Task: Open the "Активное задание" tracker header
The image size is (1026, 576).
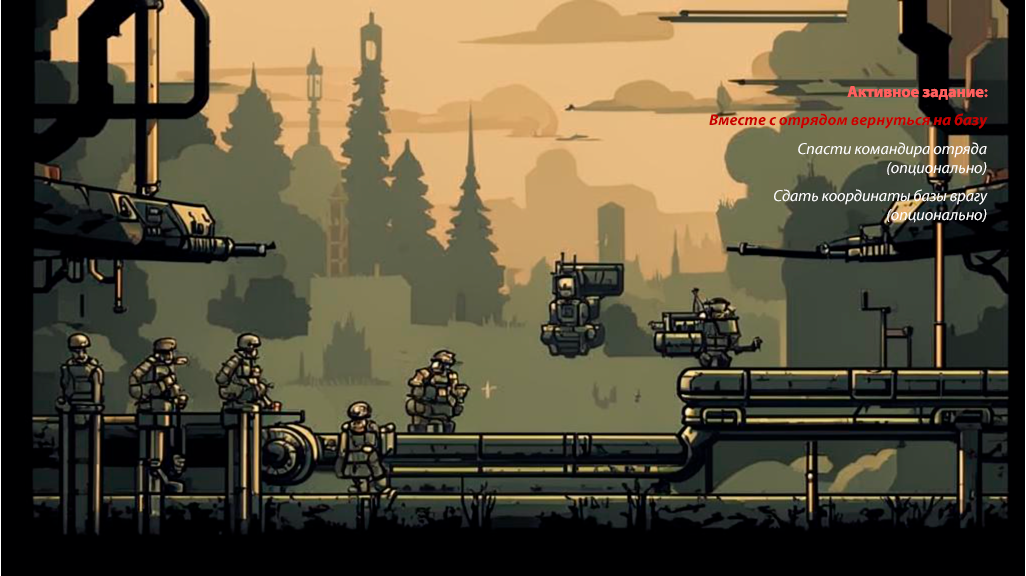Action: 917,92
